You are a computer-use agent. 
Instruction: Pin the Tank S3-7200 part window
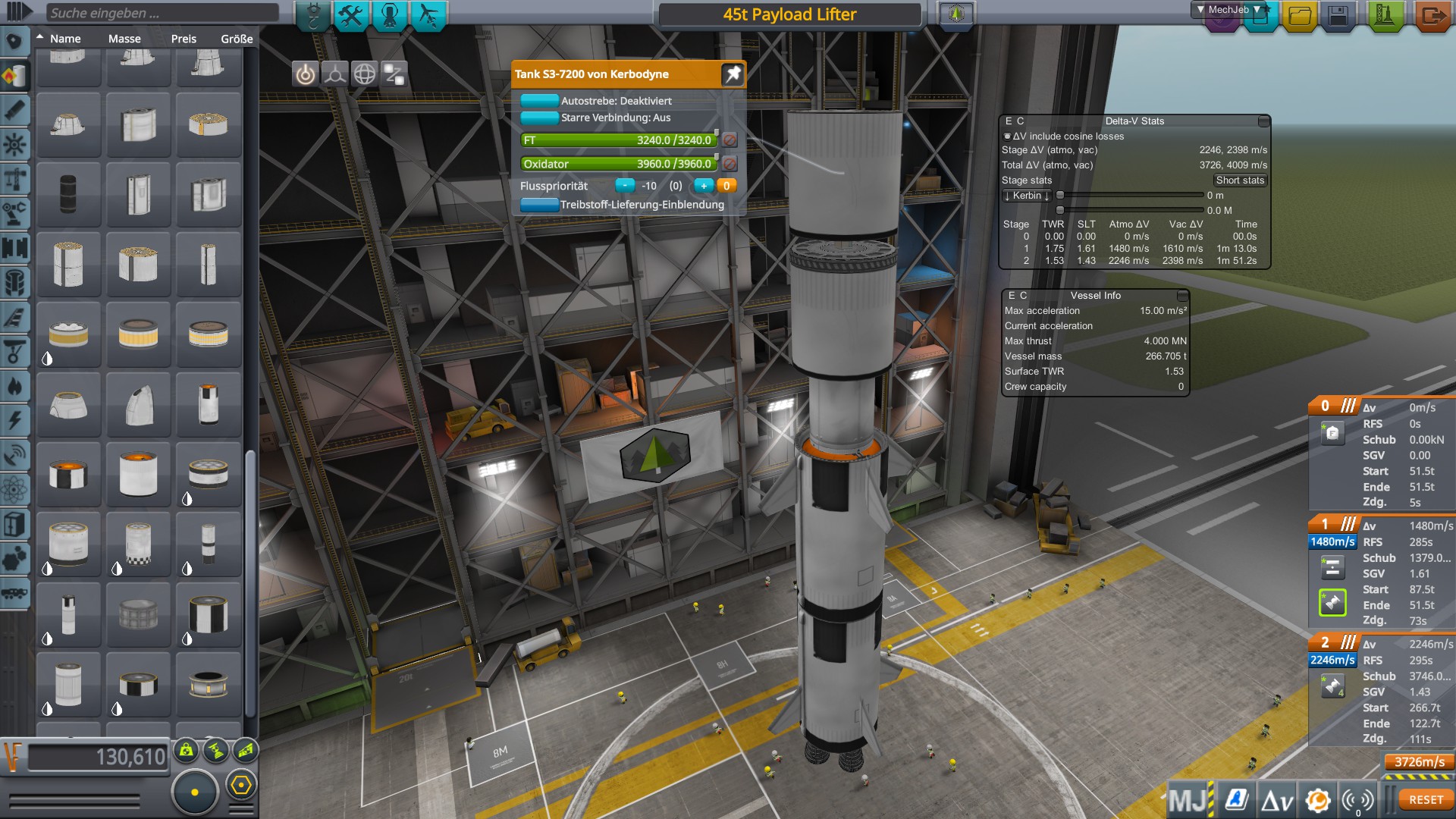pos(733,74)
